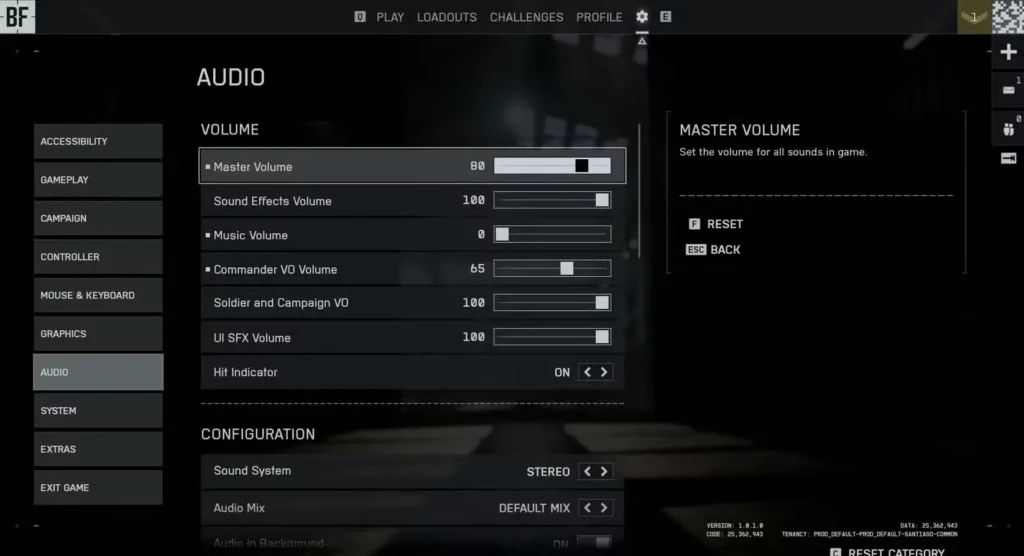Cycle Sound System with its right arrow
This screenshot has height=556, width=1024.
[604, 472]
